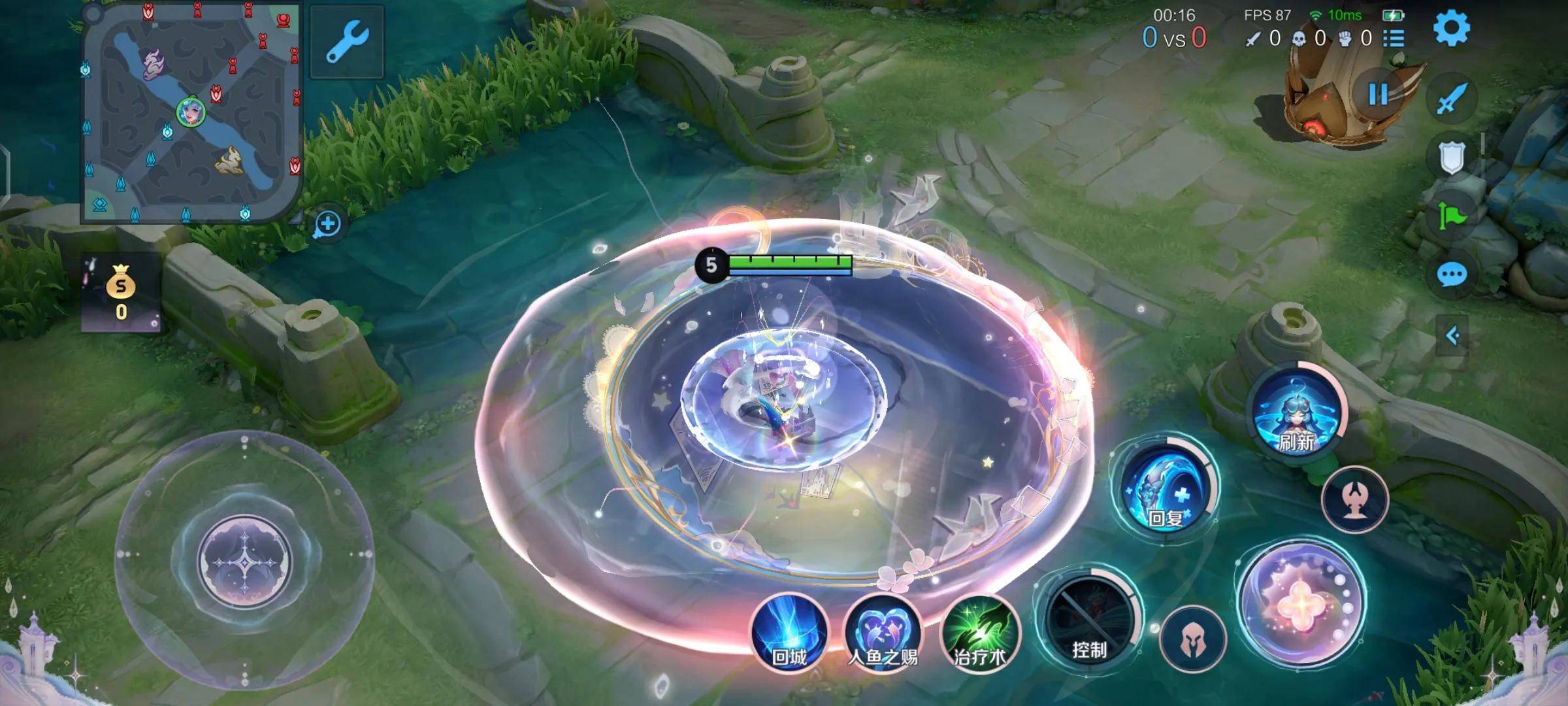Activate the 控制 skill button
Screen dimensions: 1568x706
1088,621
